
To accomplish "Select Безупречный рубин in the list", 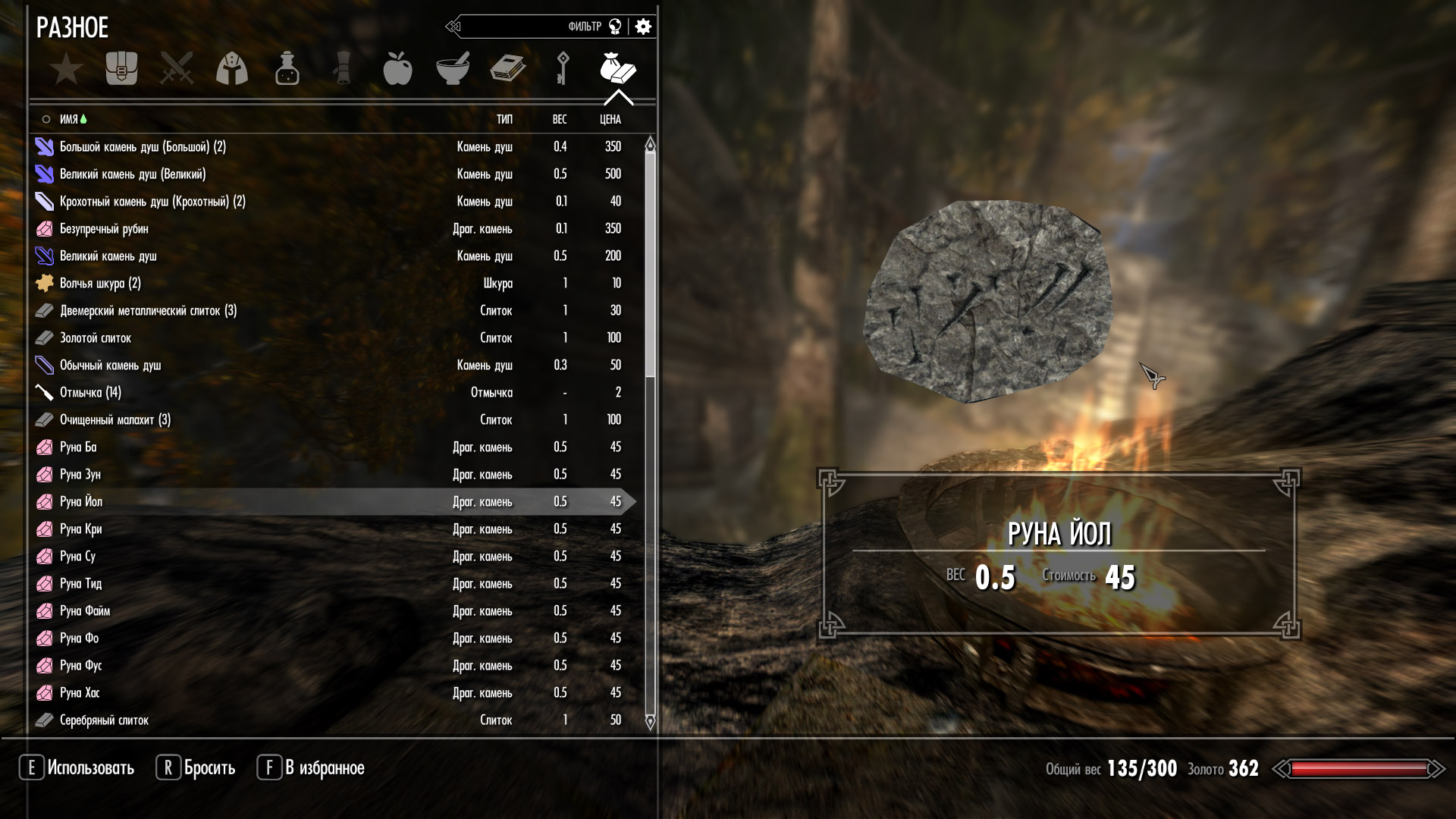I will coord(104,229).
